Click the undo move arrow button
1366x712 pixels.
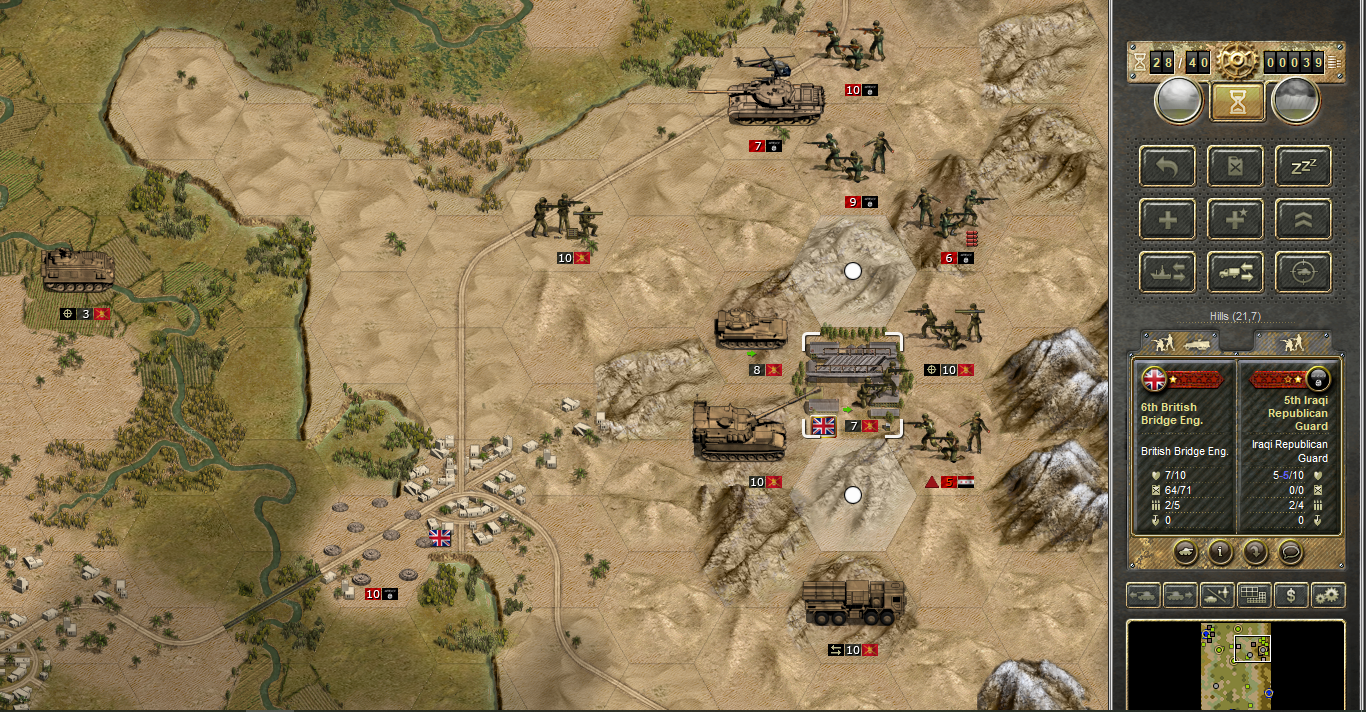tap(1168, 166)
